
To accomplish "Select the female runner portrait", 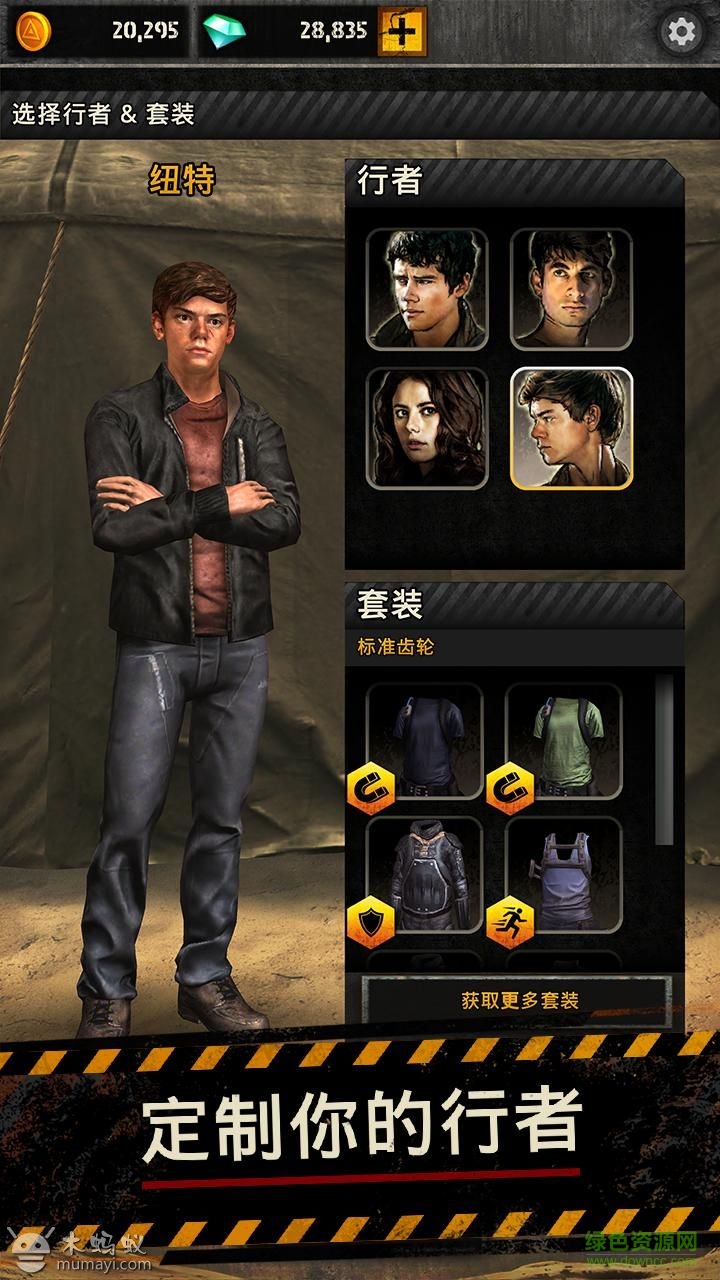I will 427,428.
